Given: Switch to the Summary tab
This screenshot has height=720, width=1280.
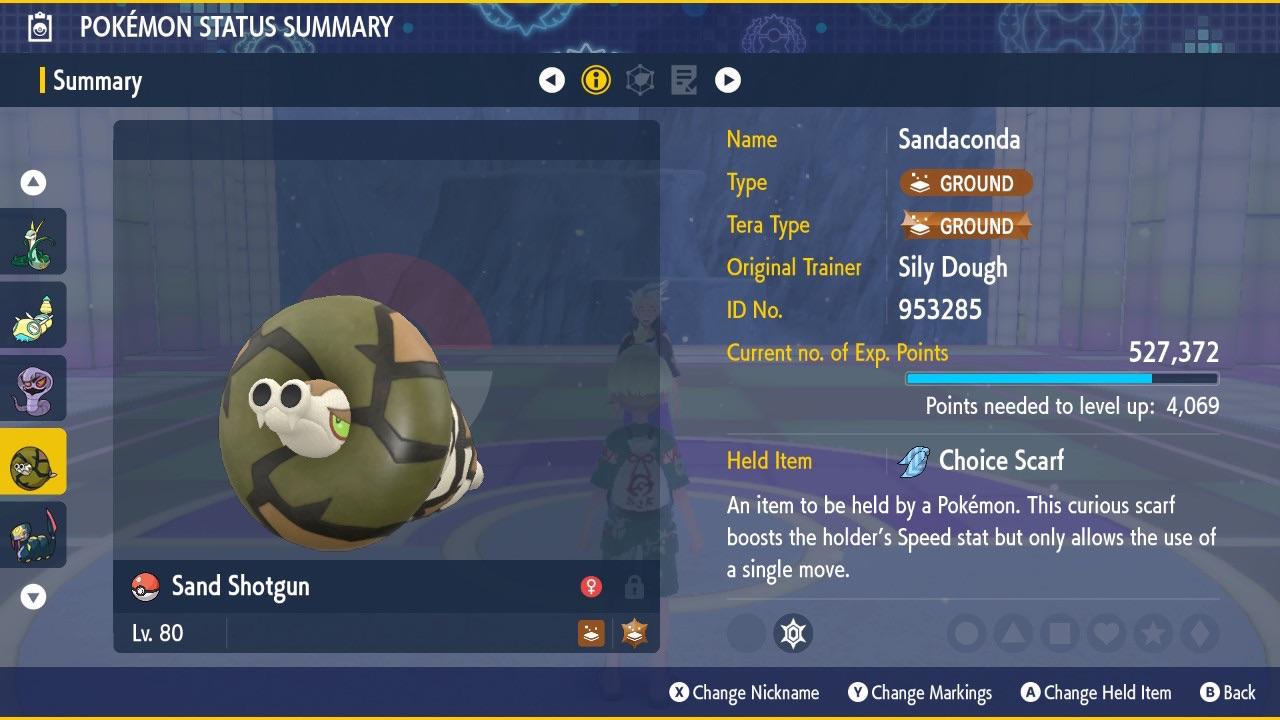Looking at the screenshot, I should tap(97, 81).
